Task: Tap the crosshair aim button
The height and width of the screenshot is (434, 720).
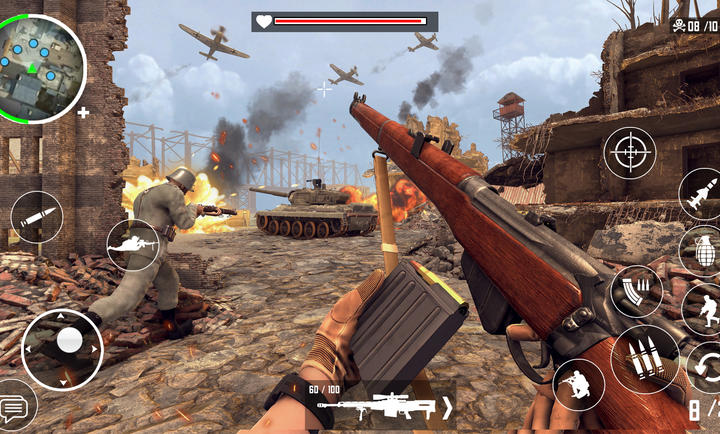Action: click(630, 153)
